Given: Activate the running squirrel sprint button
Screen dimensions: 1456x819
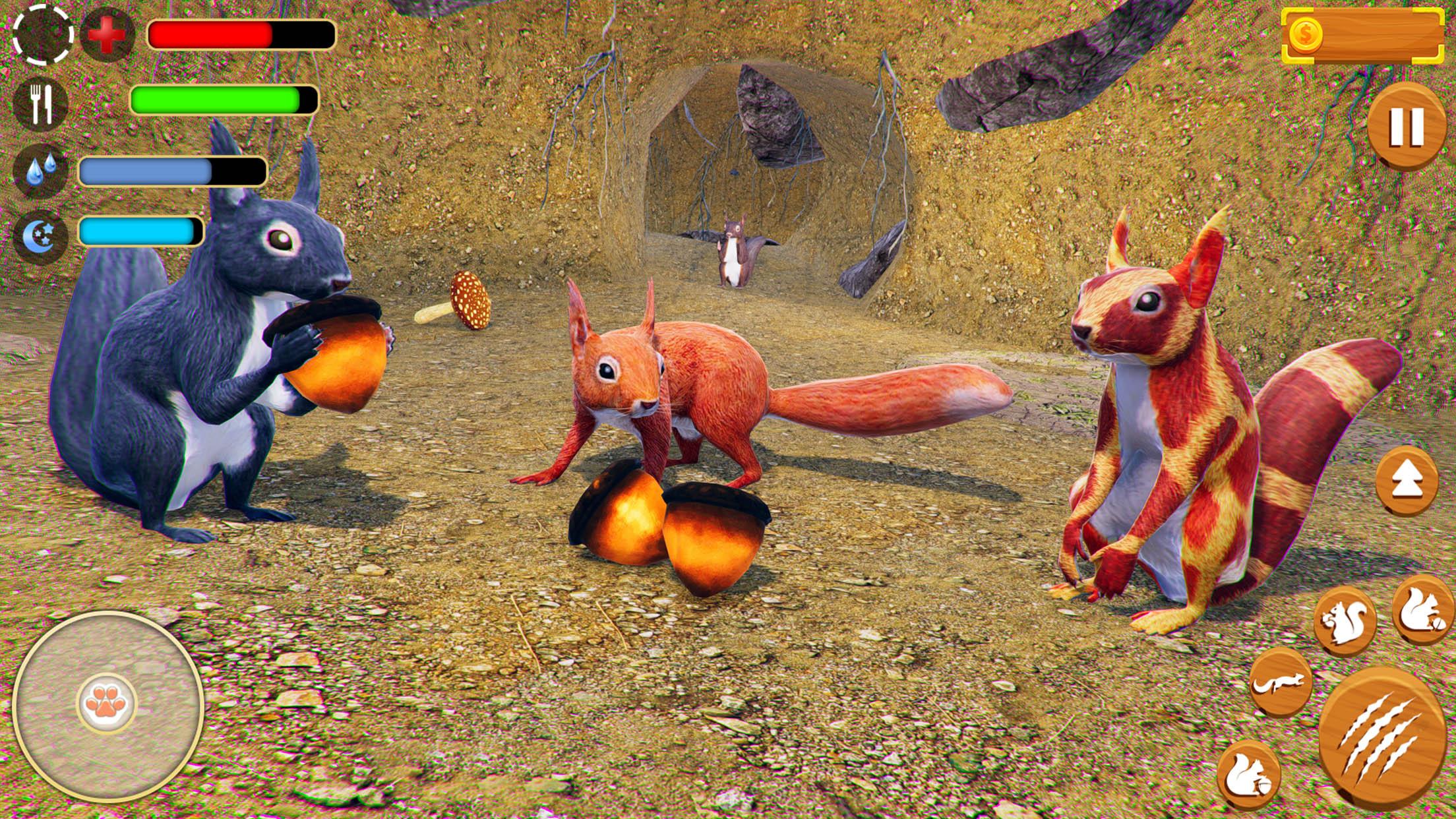Looking at the screenshot, I should tap(1280, 682).
